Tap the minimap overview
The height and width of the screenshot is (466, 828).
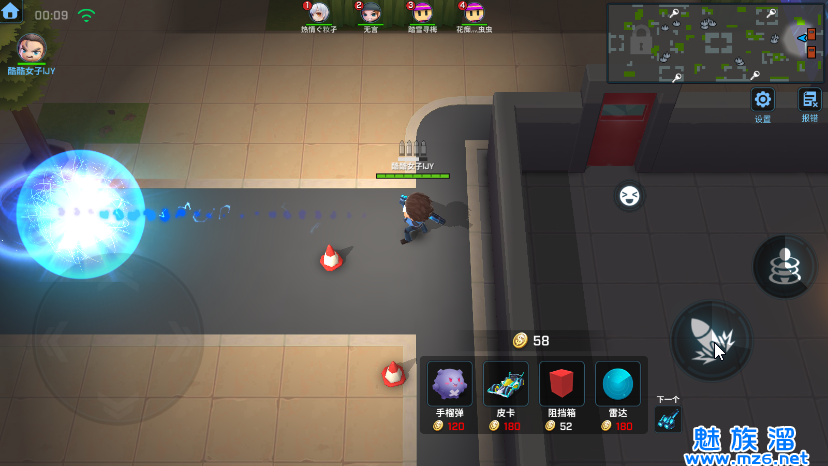click(715, 43)
